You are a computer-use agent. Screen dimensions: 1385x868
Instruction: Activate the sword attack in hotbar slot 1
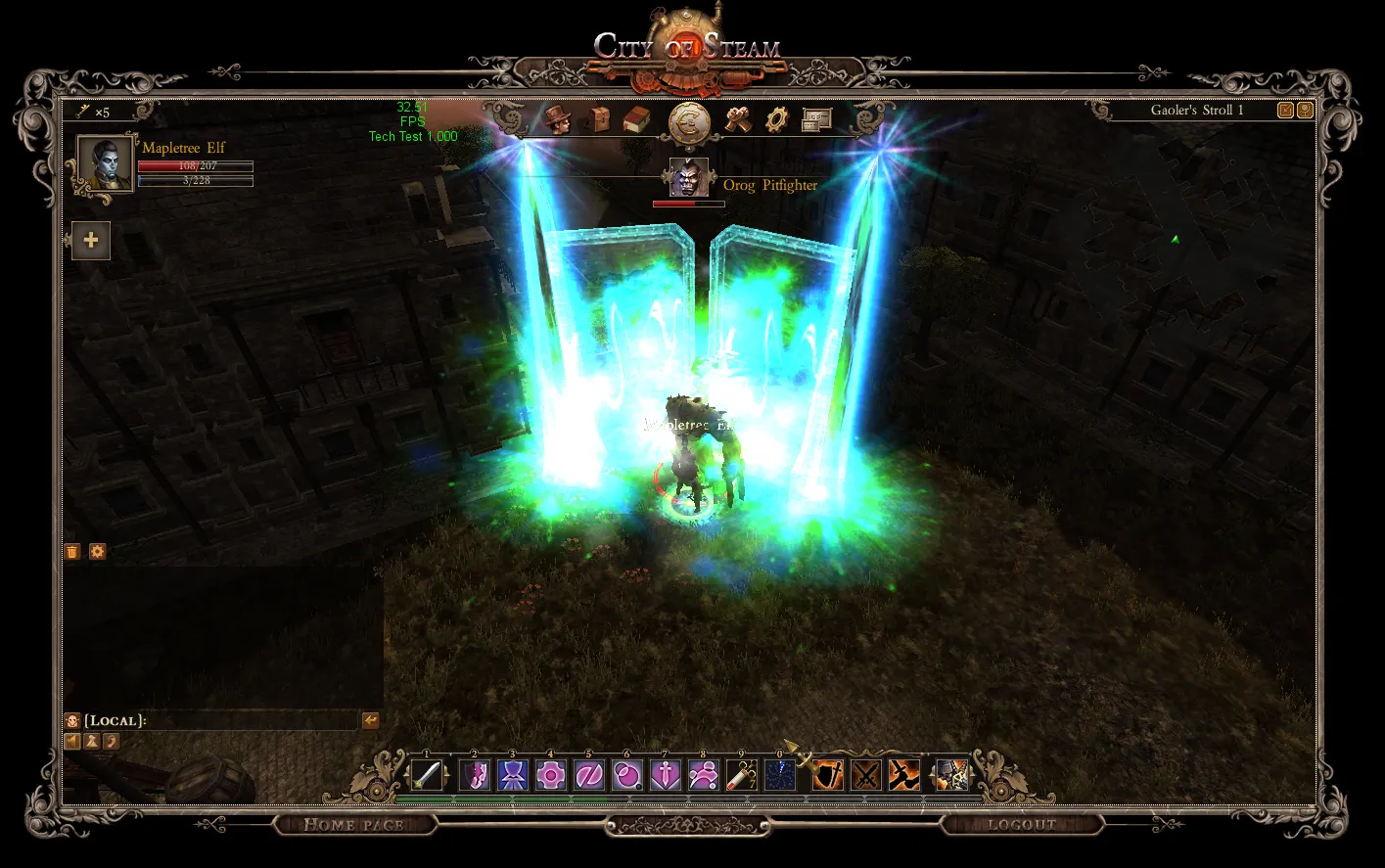coord(427,775)
